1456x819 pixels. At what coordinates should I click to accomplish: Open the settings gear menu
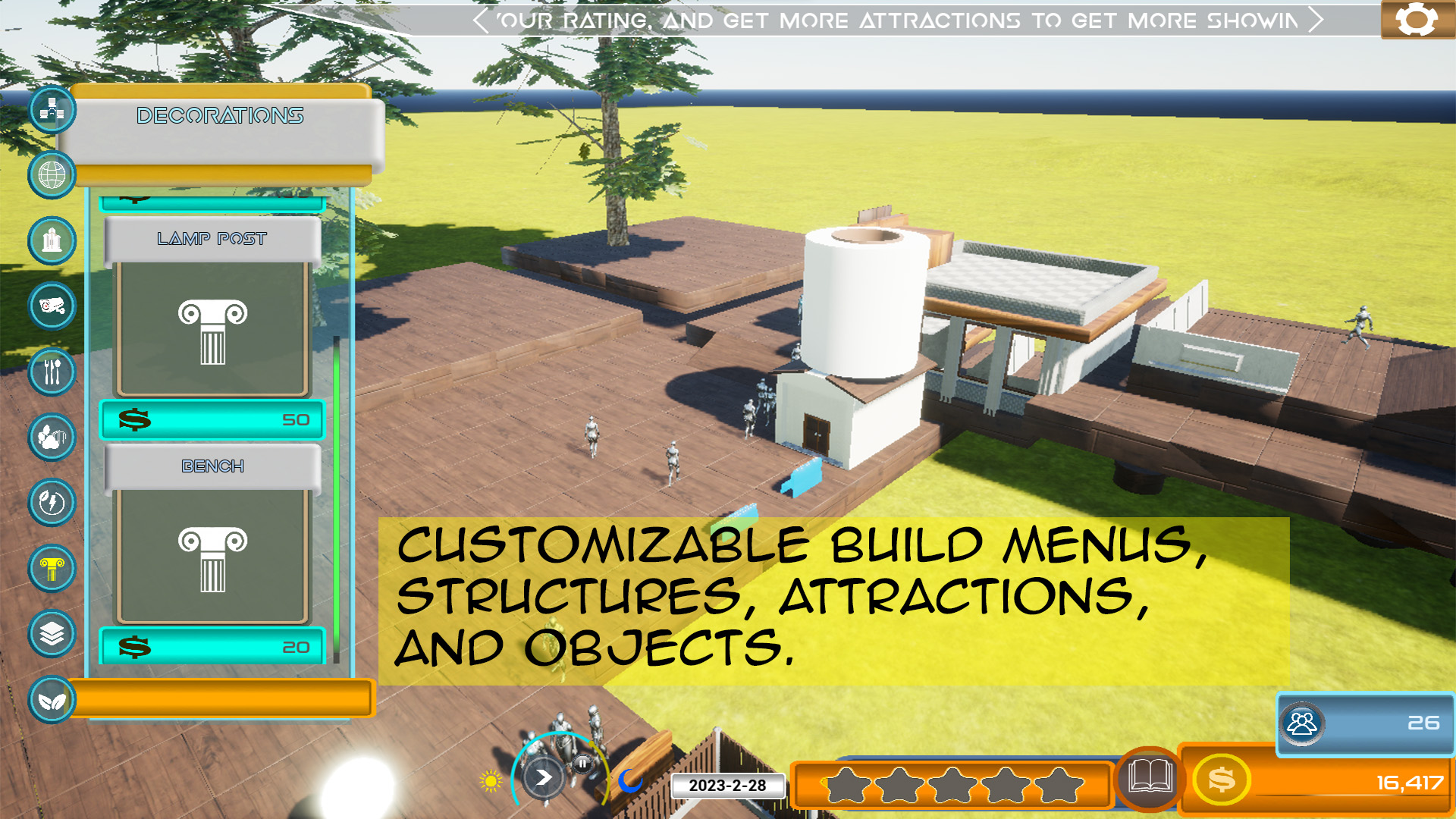point(1417,19)
